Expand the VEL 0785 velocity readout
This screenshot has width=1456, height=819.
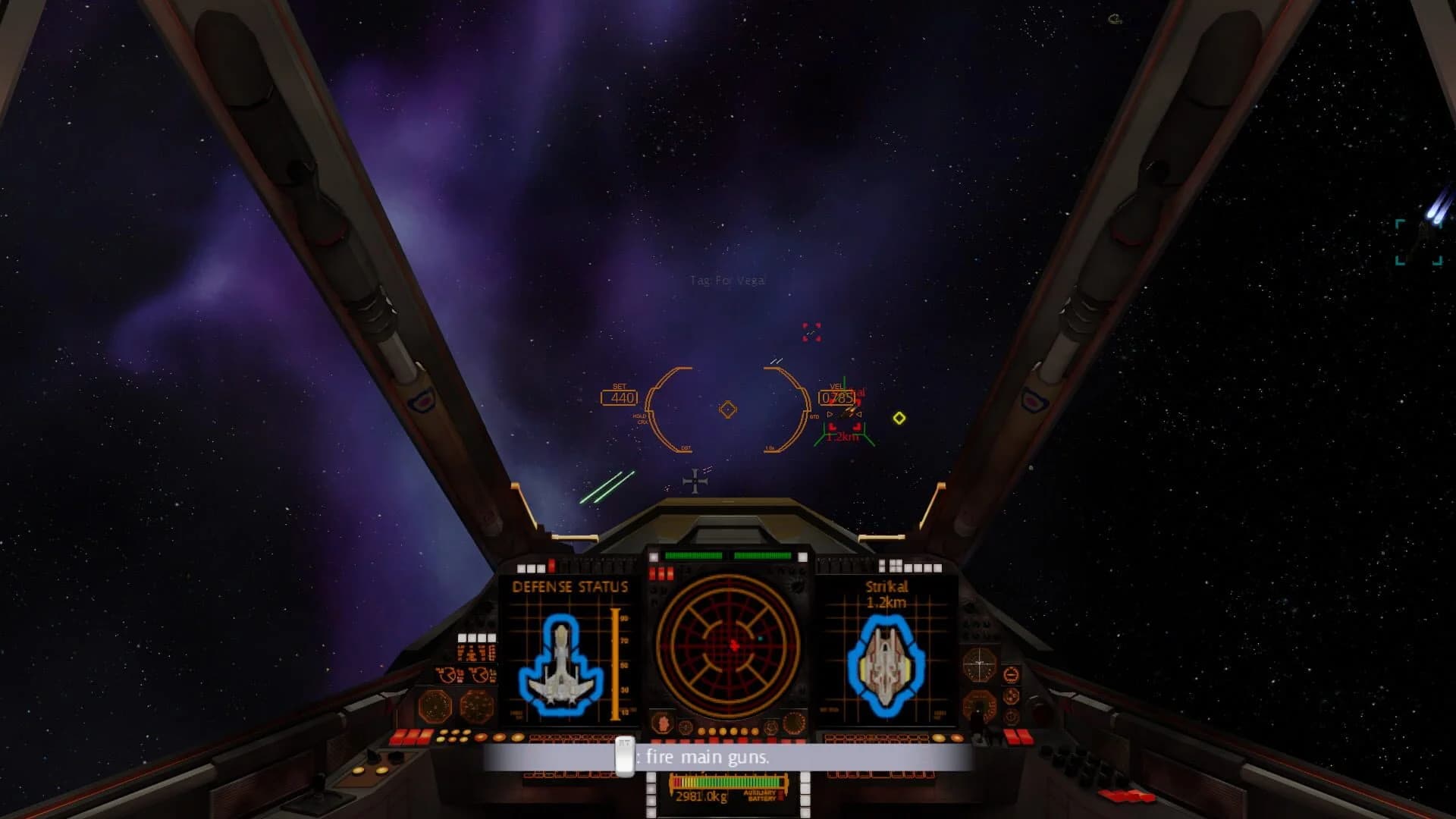(838, 396)
